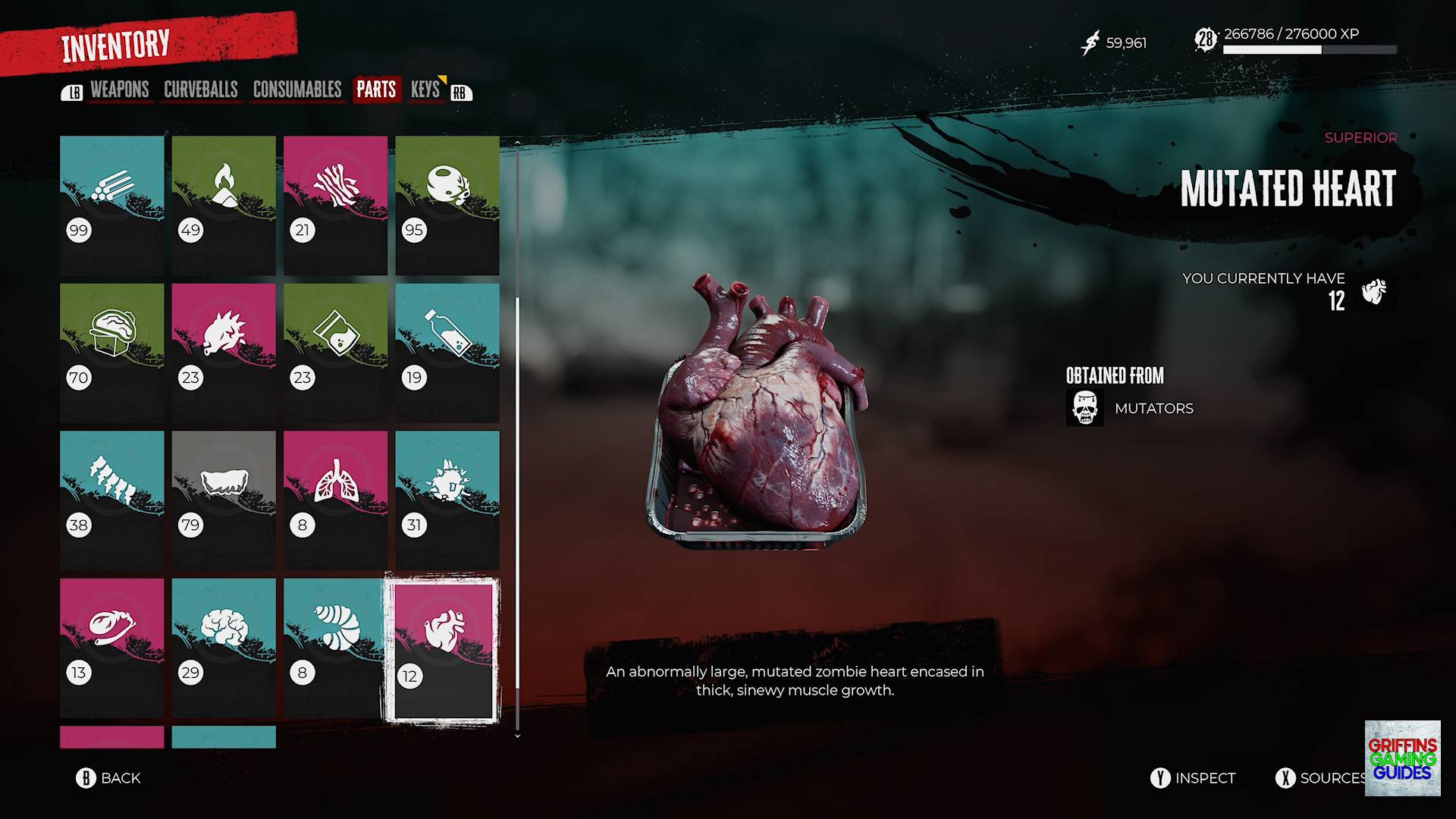Screen dimensions: 1456x819
Task: Select the raw meat steak part with 13
Action: (112, 648)
